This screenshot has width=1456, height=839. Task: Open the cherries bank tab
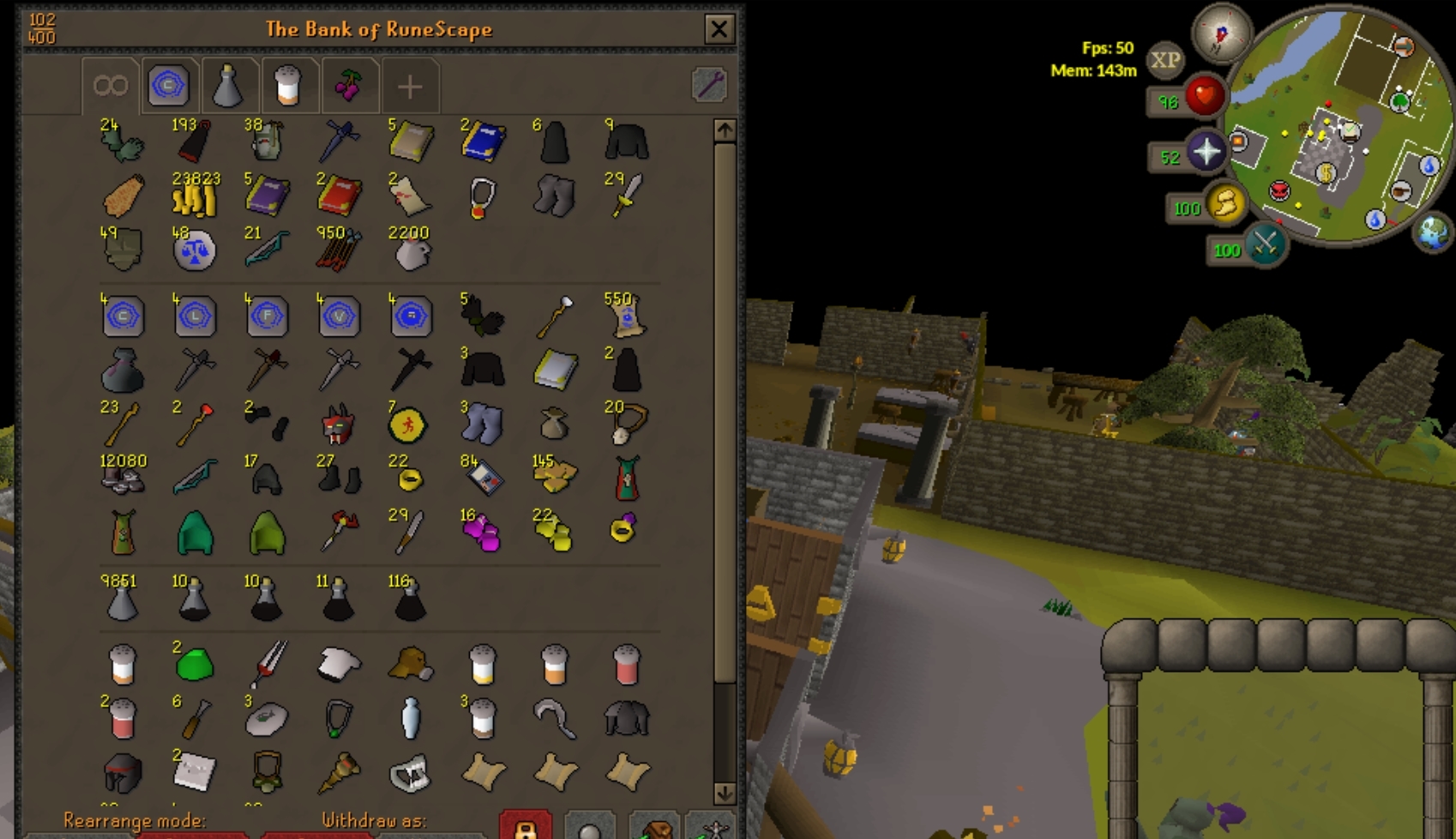coord(350,84)
